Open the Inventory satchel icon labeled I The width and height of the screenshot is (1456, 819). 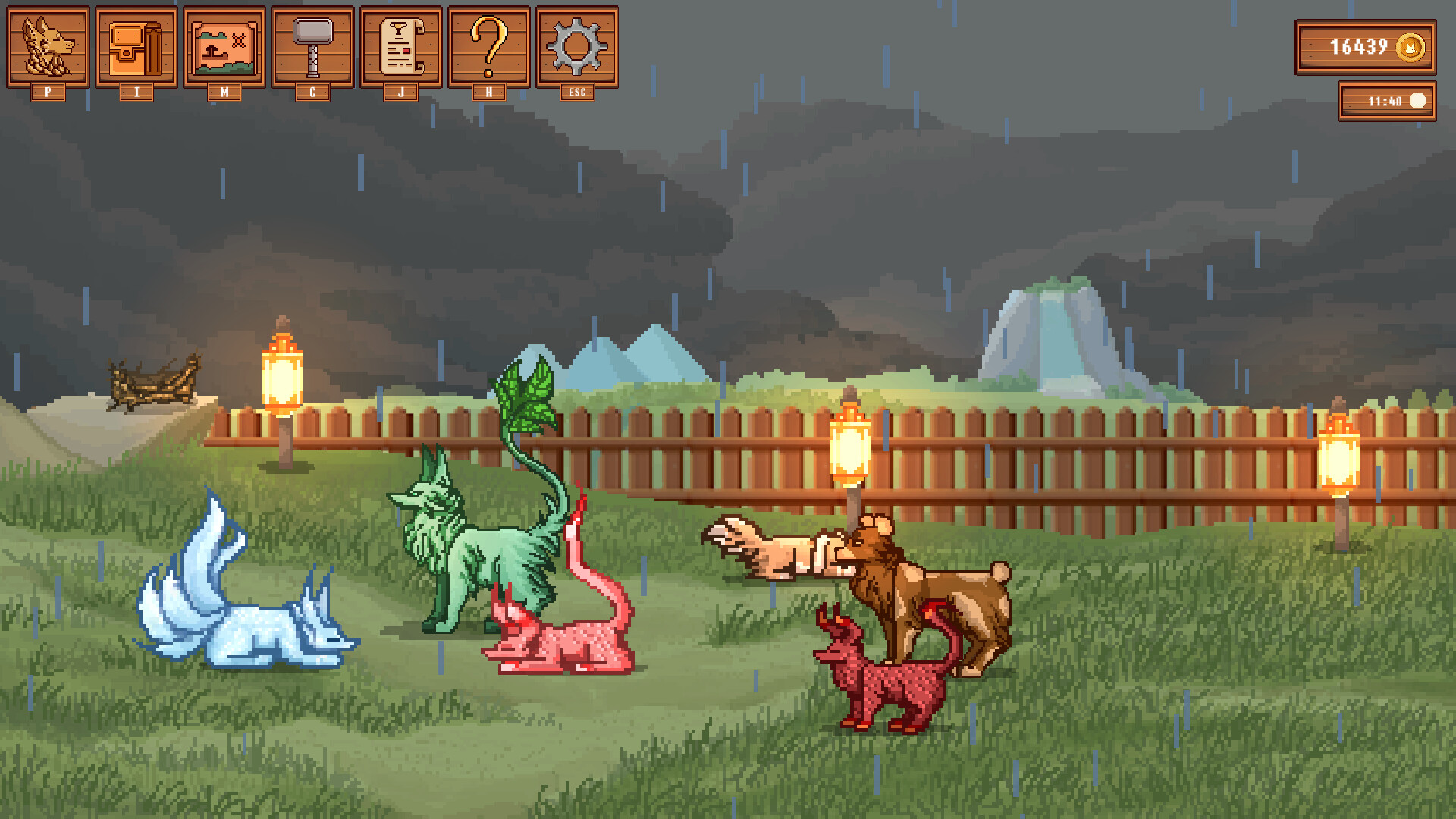coord(135,47)
